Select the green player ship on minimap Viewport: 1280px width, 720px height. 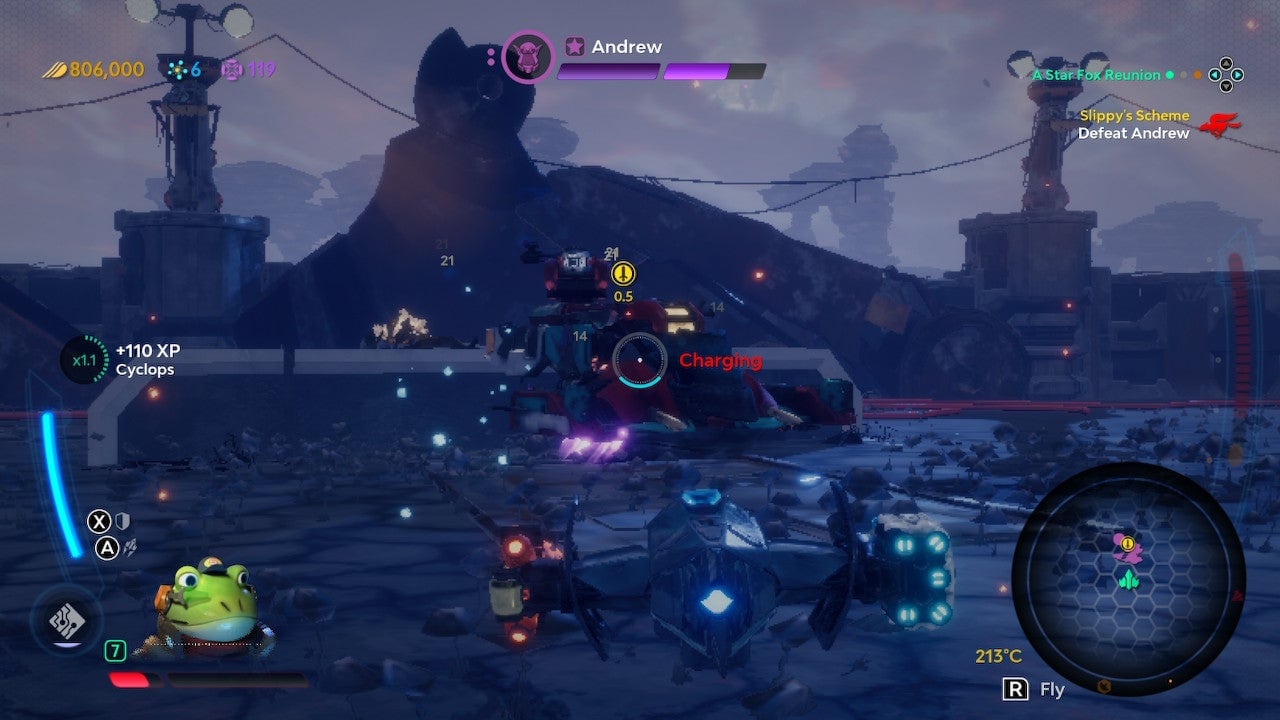1128,579
